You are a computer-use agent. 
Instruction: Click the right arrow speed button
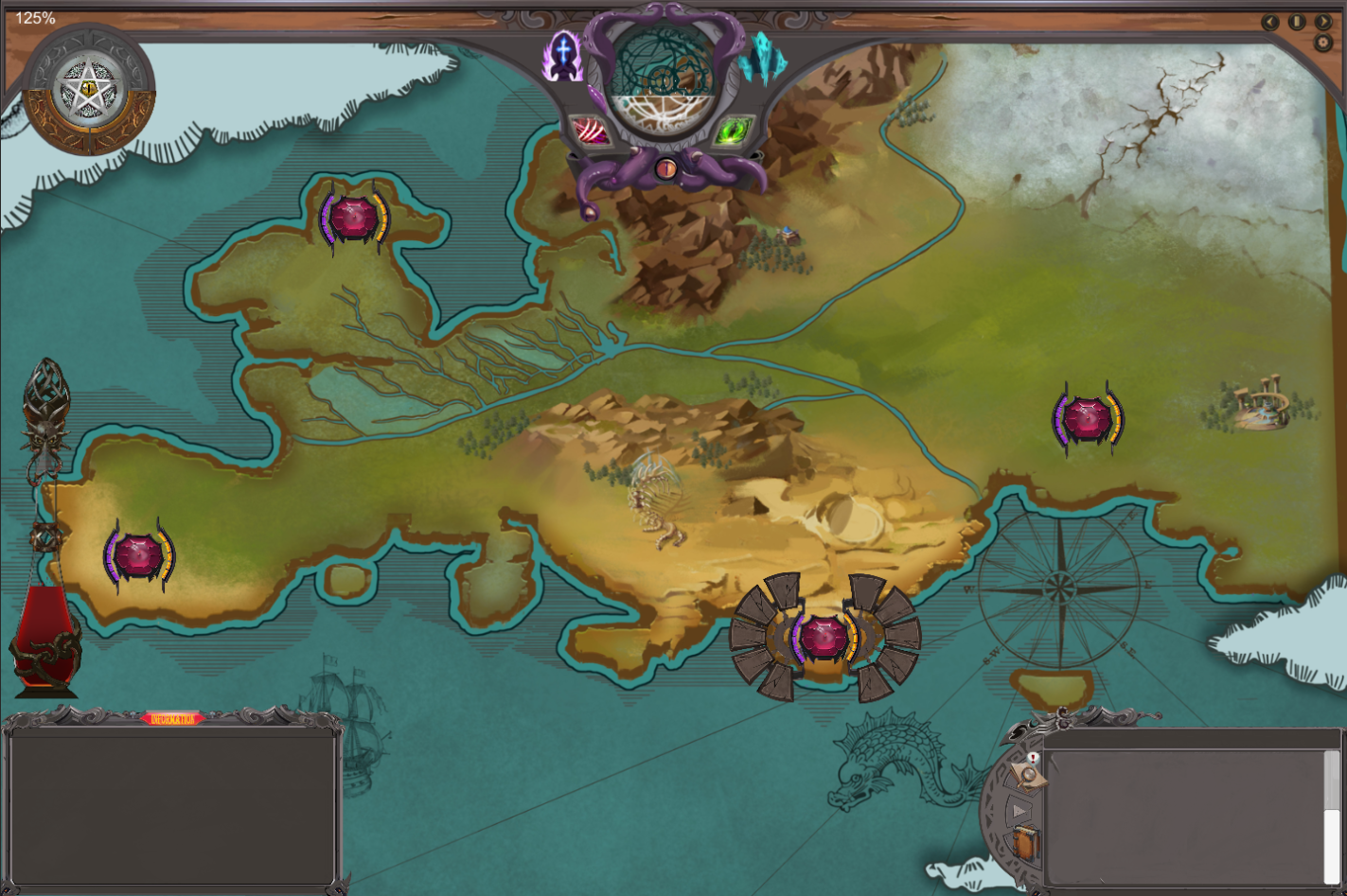click(1323, 22)
